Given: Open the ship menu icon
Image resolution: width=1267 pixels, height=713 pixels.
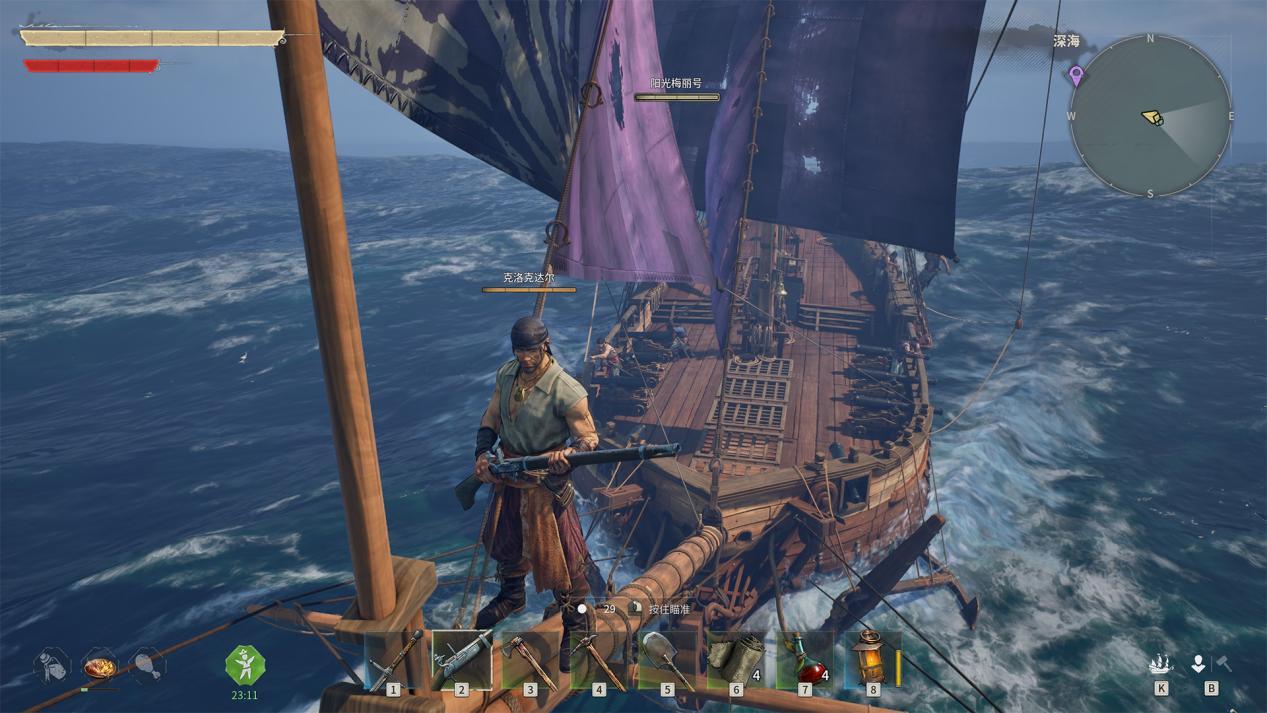Looking at the screenshot, I should 1161,664.
